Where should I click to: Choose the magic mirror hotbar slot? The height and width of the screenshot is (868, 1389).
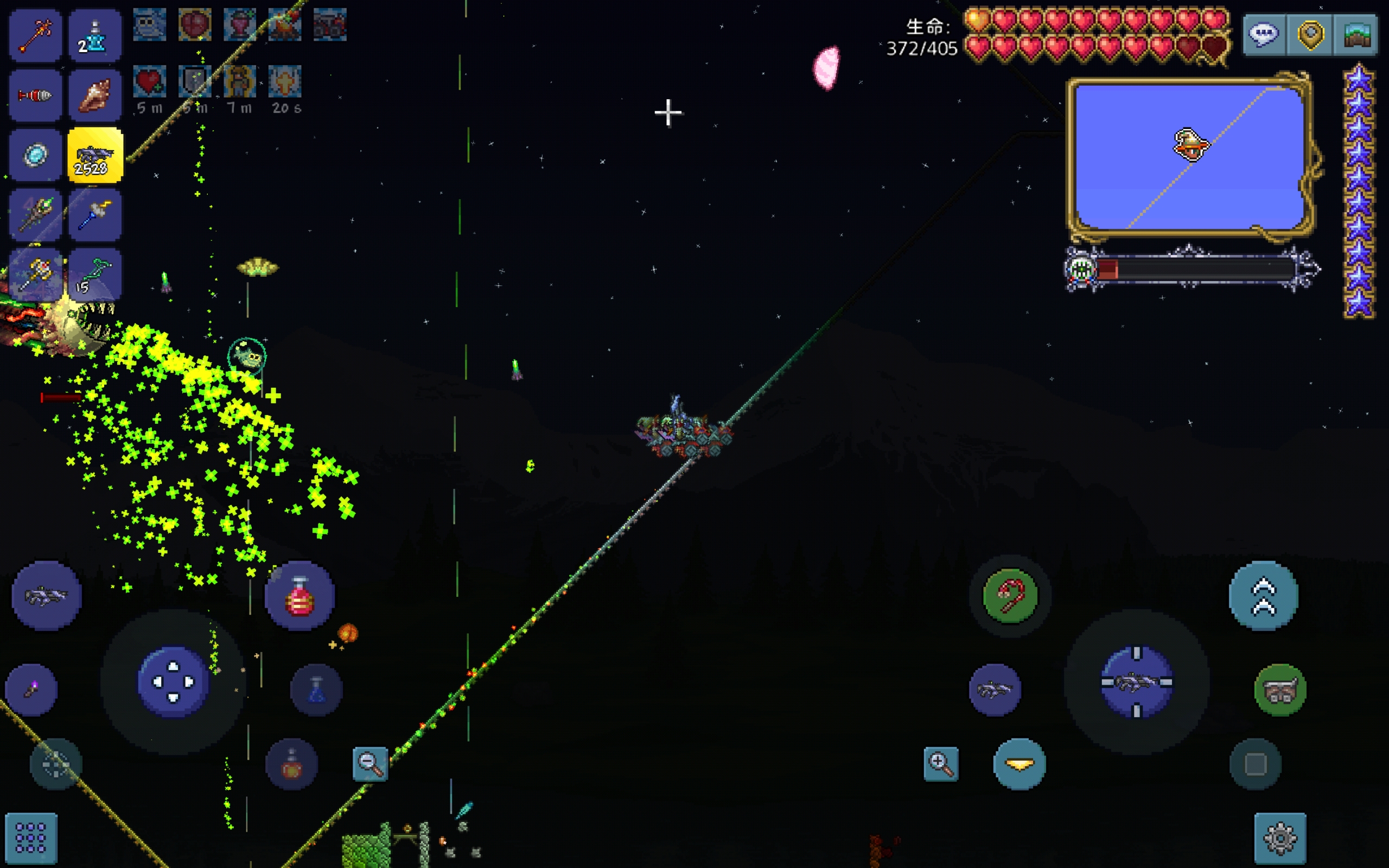point(35,156)
